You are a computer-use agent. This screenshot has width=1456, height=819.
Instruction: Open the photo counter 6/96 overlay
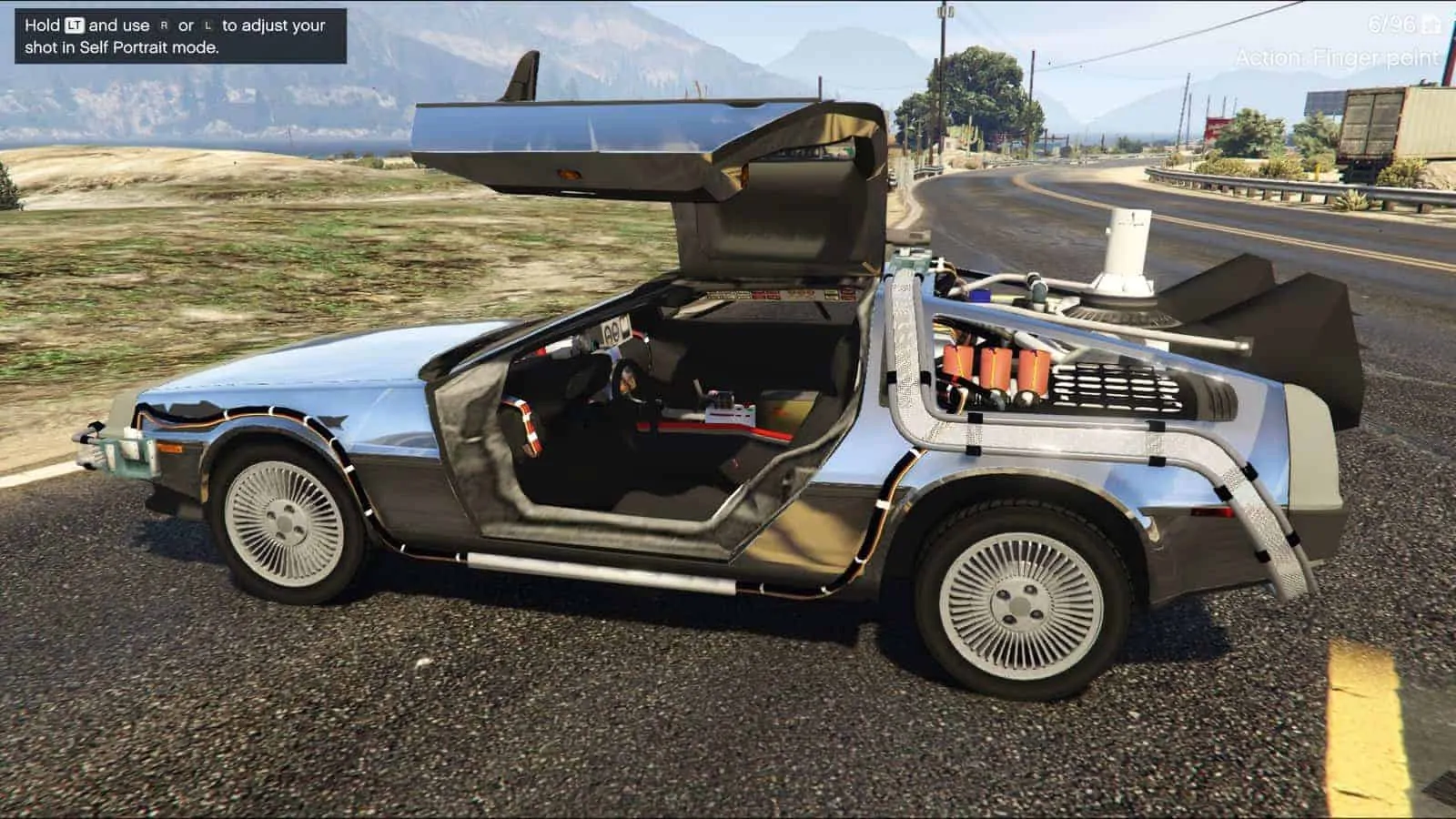(1391, 25)
